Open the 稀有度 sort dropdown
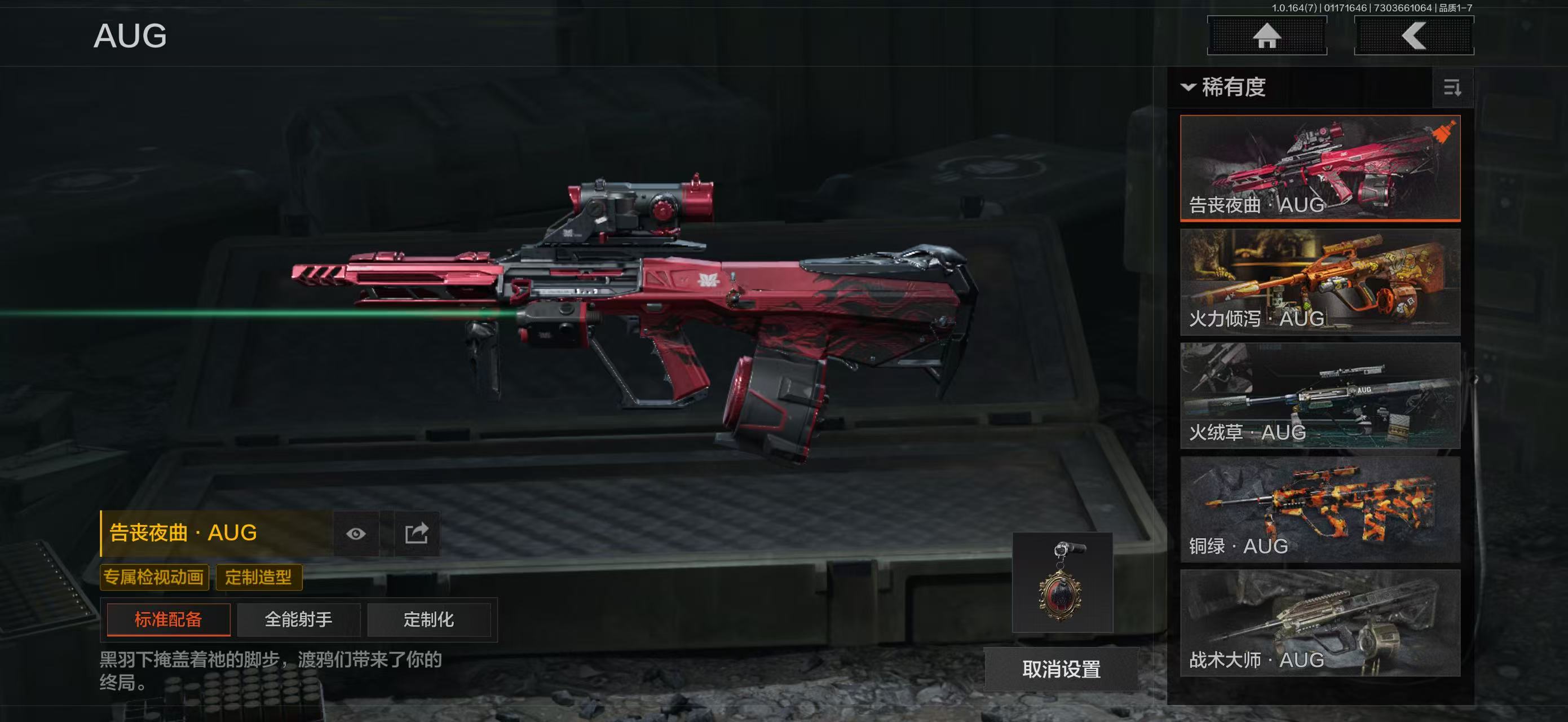The width and height of the screenshot is (1568, 722). coord(1224,87)
